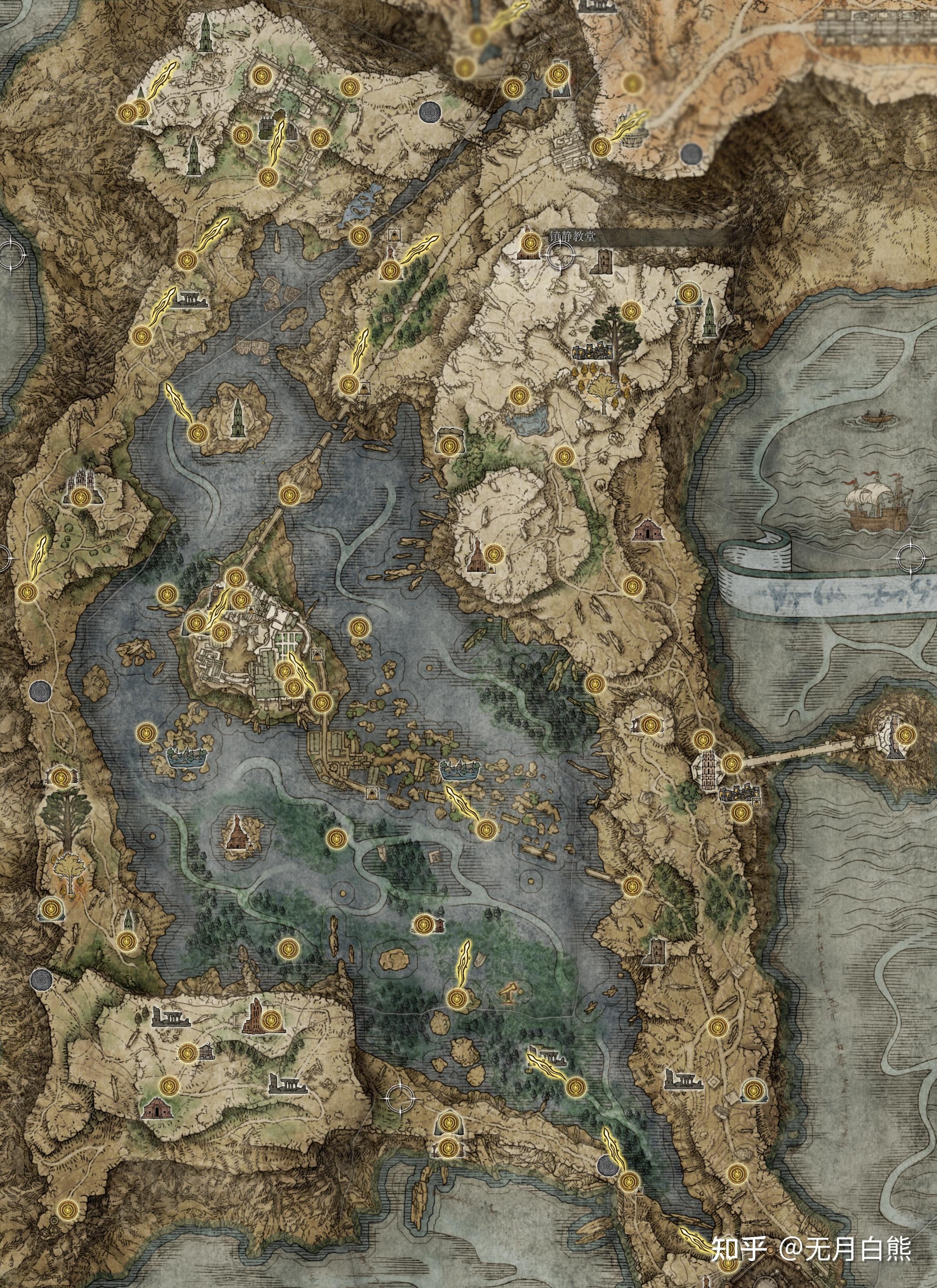Pick the grace at the mainland end of the eastern bridge
937x1288 pixels.
731,763
